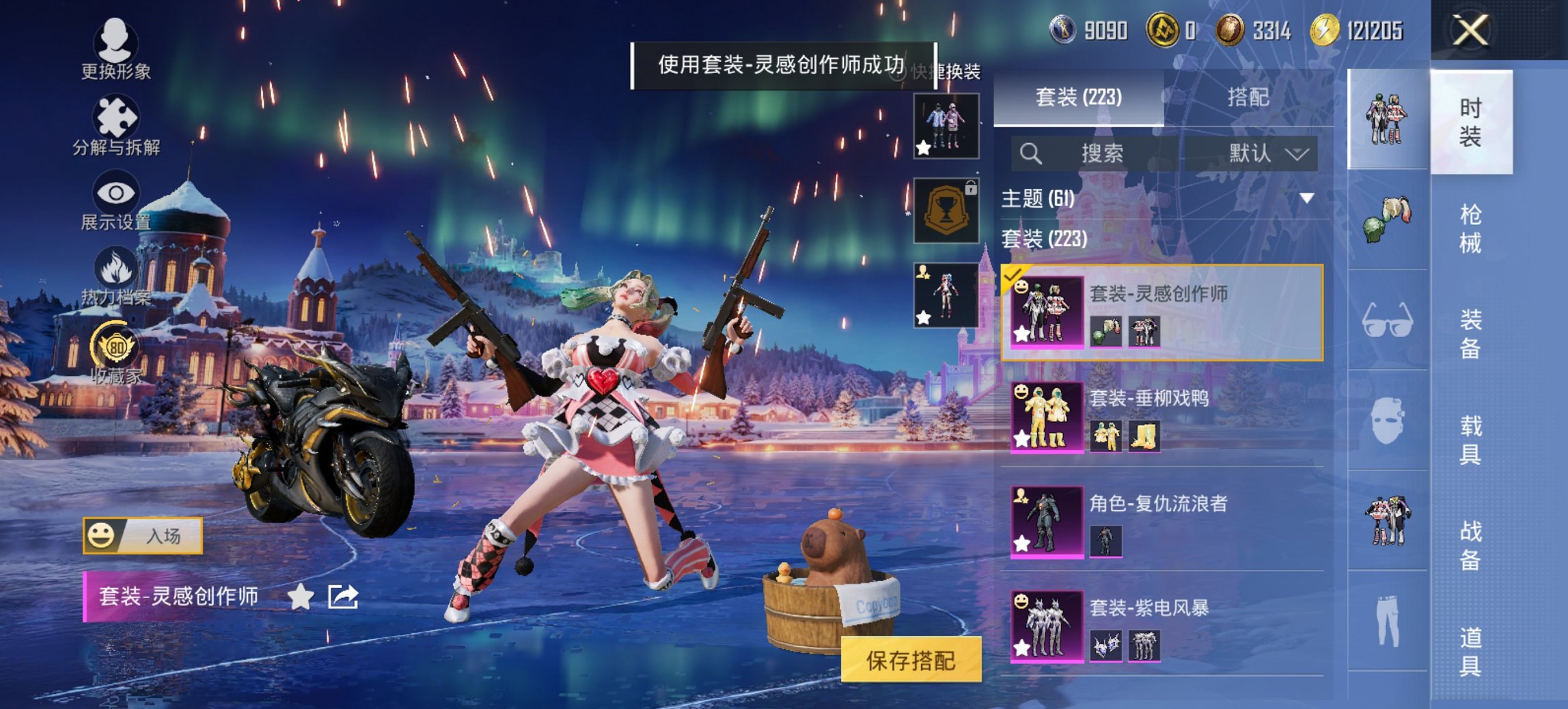Toggle the 入场 emote smiley selector
The image size is (1568, 709).
coord(102,537)
